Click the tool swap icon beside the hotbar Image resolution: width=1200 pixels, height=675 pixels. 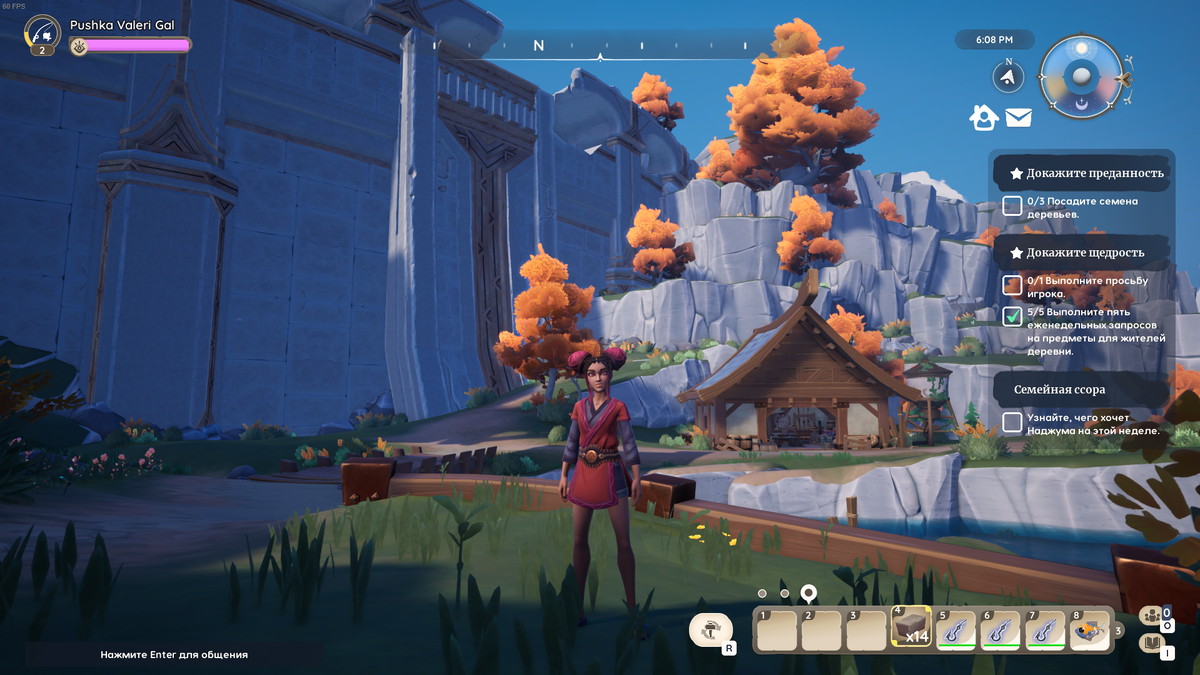click(710, 630)
